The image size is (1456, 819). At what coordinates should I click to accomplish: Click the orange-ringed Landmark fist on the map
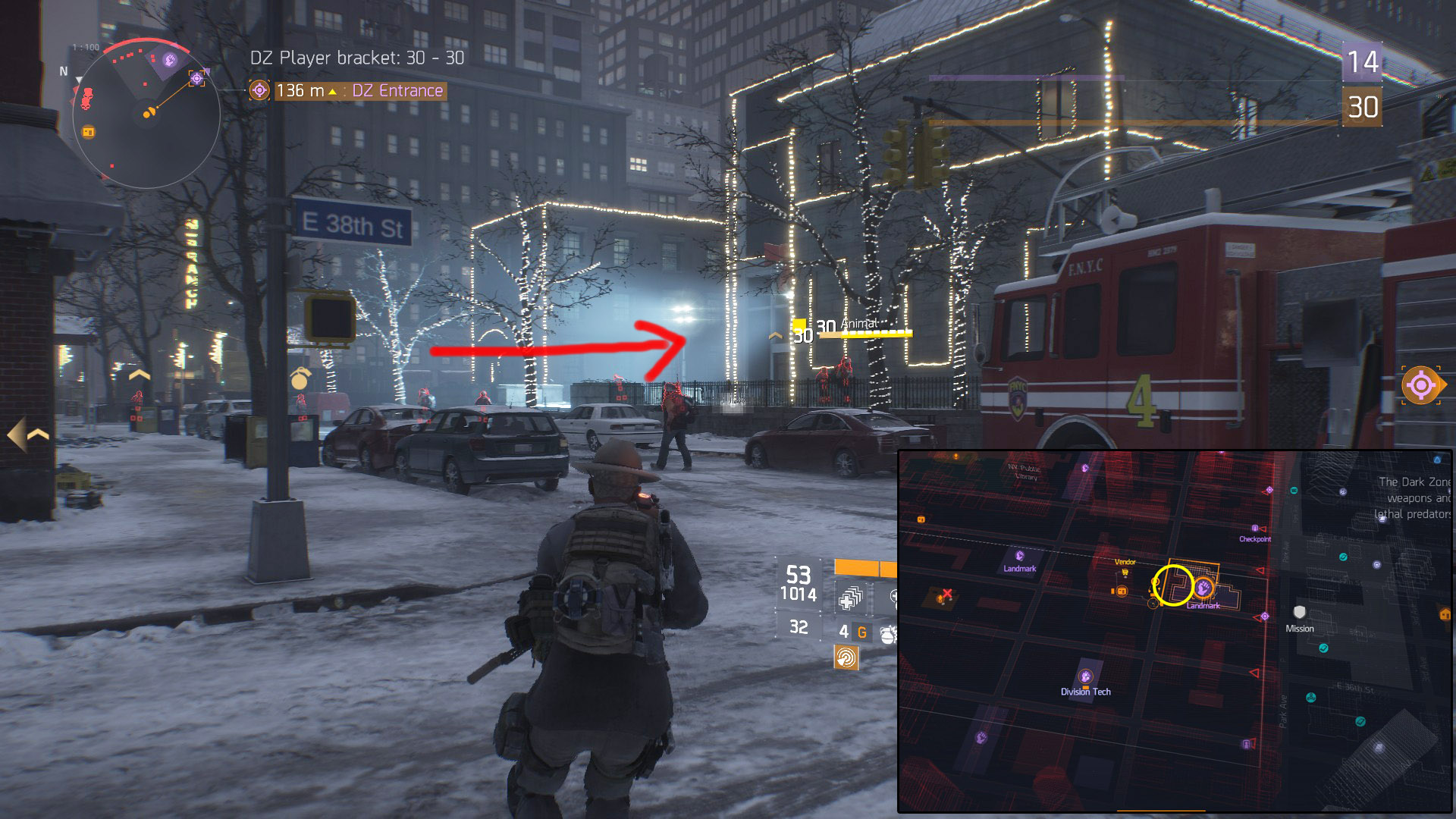pos(1203,588)
